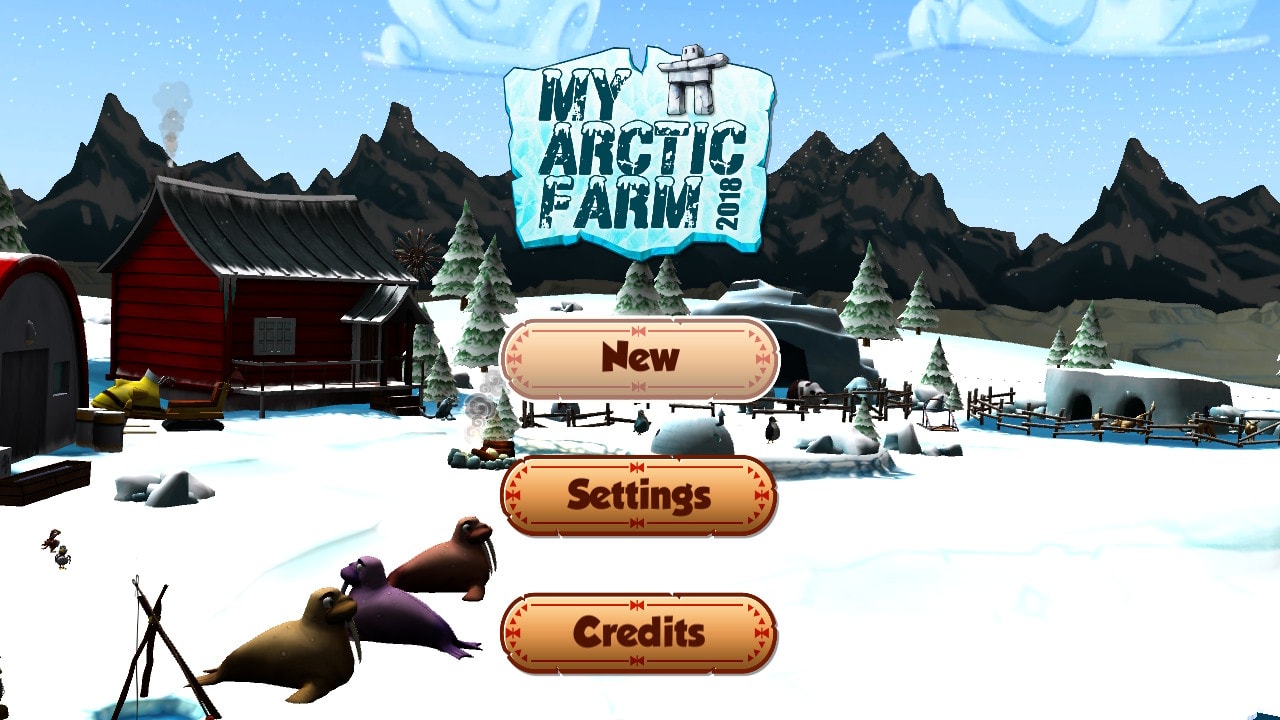The height and width of the screenshot is (720, 1280).
Task: Click the red farmhouse cabin
Action: tap(250, 300)
